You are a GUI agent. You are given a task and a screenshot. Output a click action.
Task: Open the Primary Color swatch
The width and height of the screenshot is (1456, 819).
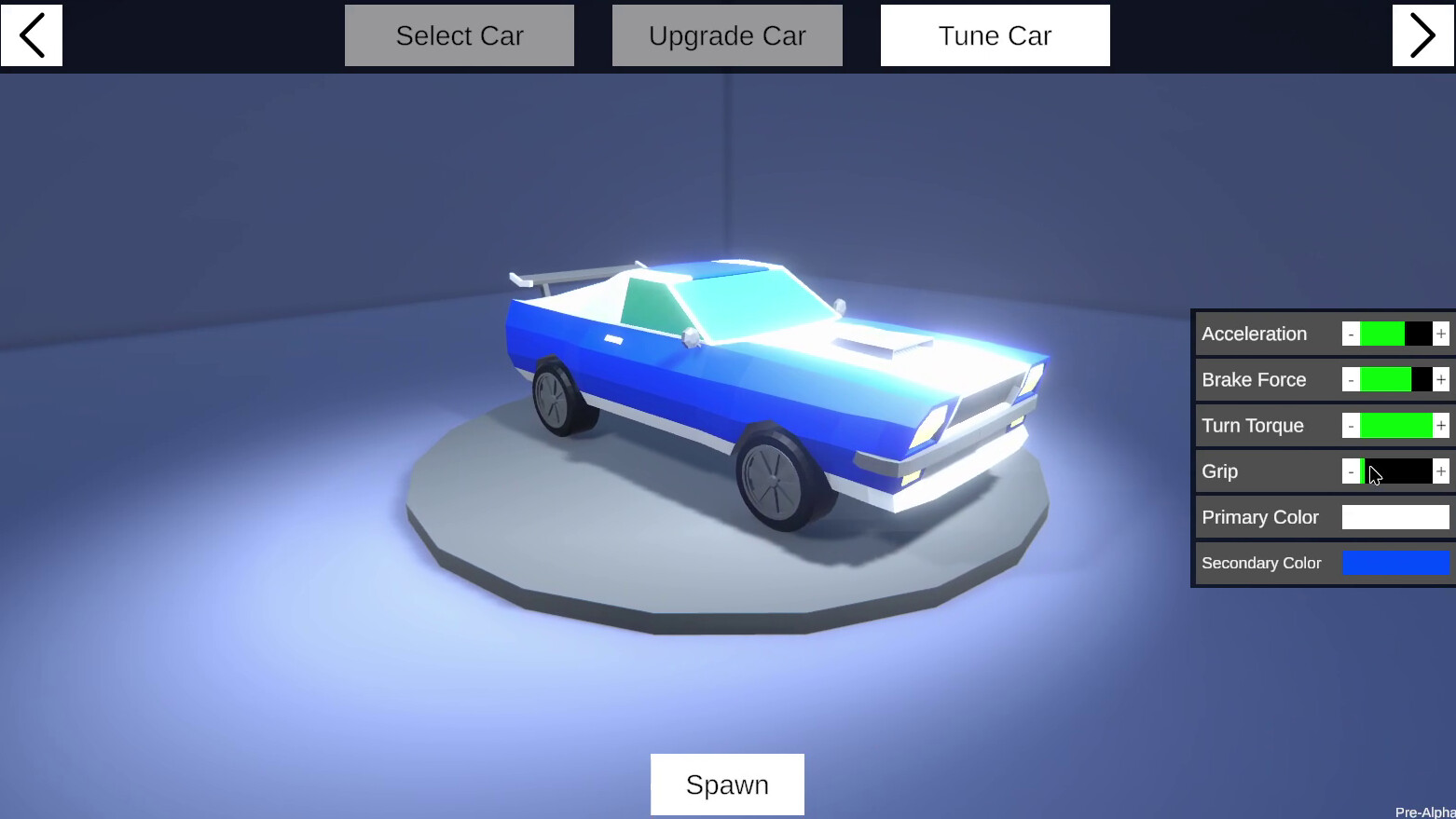coord(1394,517)
